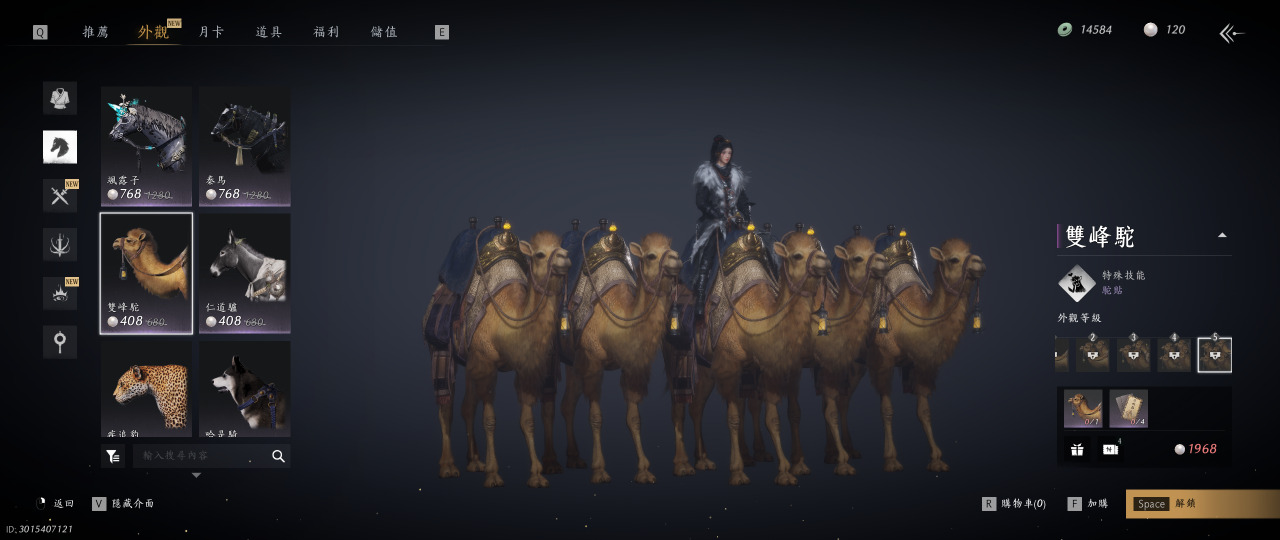The image size is (1280, 540).
Task: Click the search text input field
Action: 200,456
